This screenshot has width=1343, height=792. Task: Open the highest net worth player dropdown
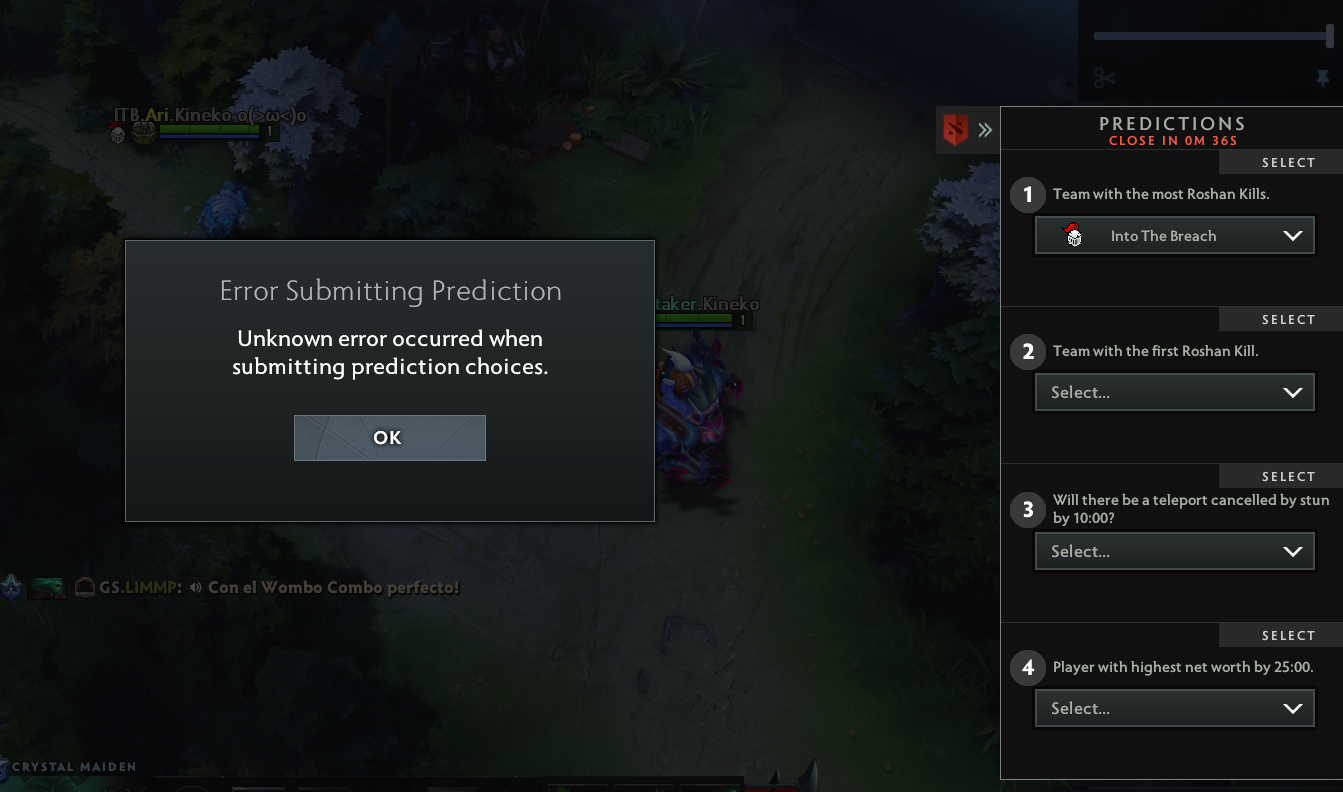[x=1175, y=708]
